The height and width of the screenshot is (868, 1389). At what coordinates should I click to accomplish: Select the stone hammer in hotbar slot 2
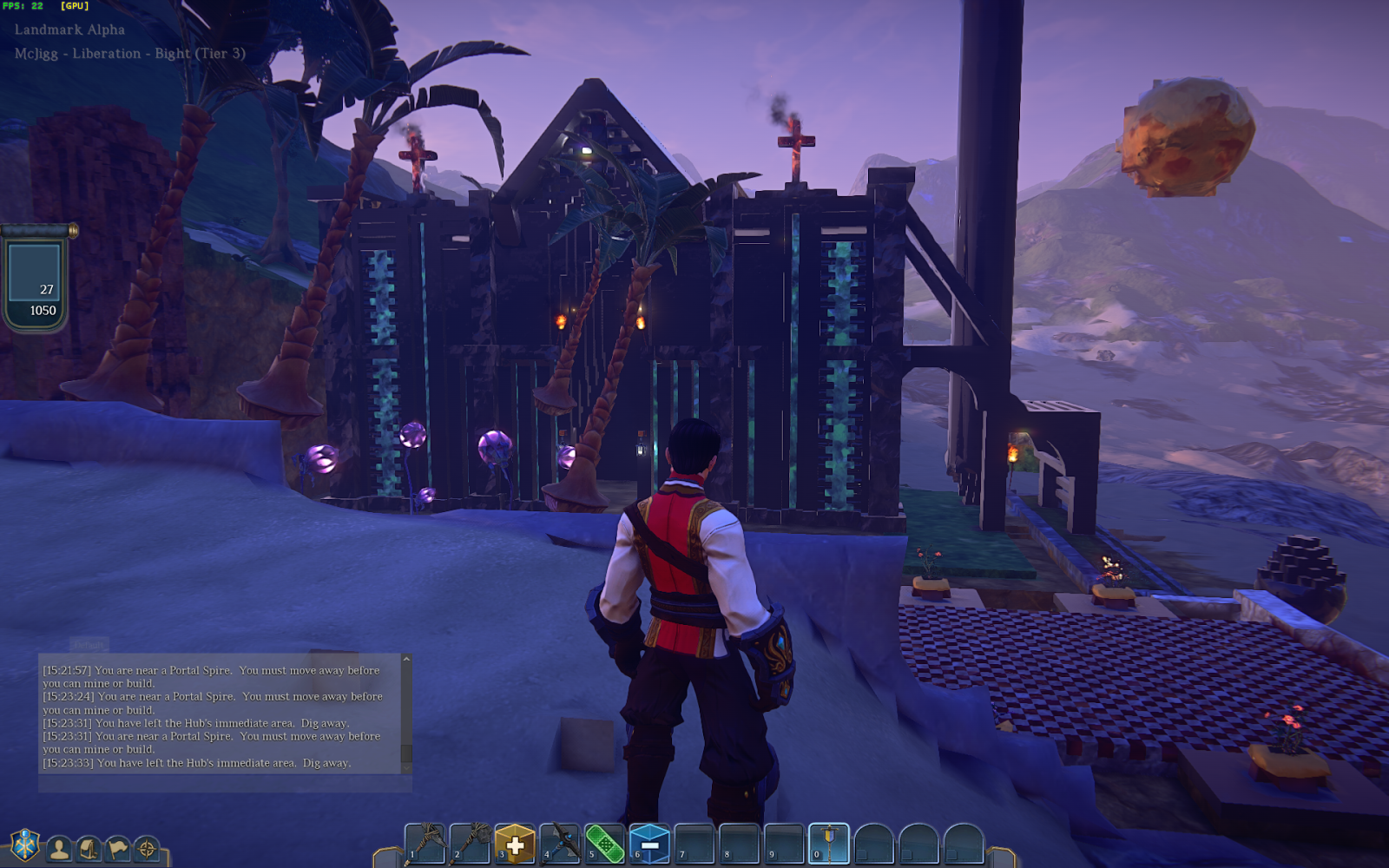click(471, 843)
